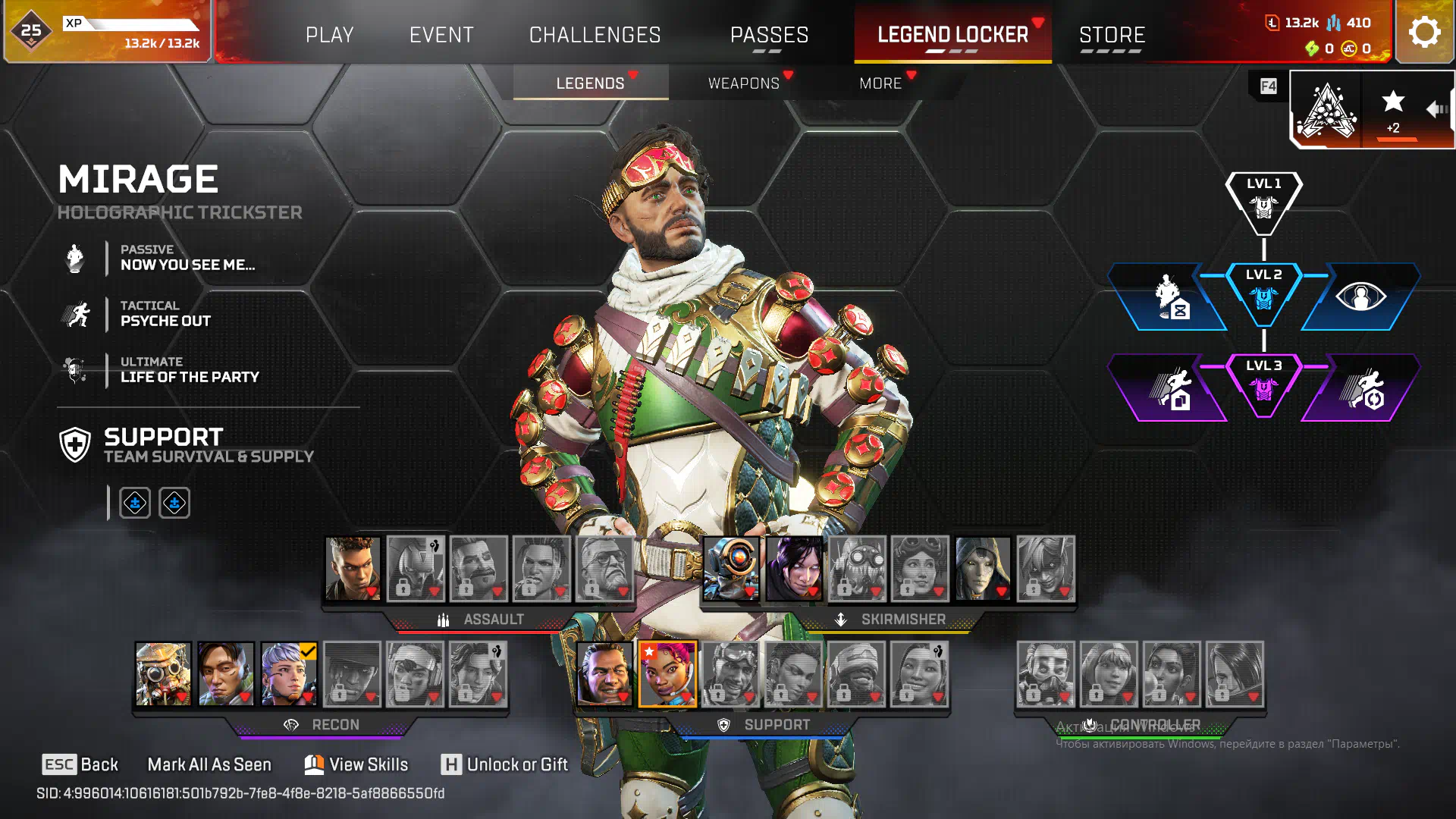1456x819 pixels.
Task: Switch to the Weapons sub-tab
Action: point(743,83)
